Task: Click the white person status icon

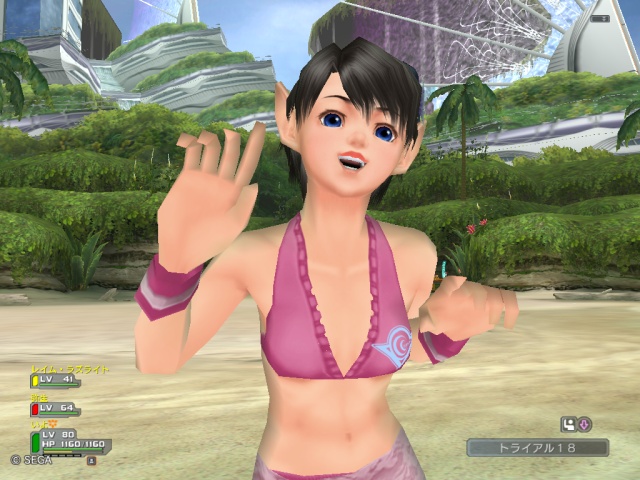Action: [x=568, y=424]
